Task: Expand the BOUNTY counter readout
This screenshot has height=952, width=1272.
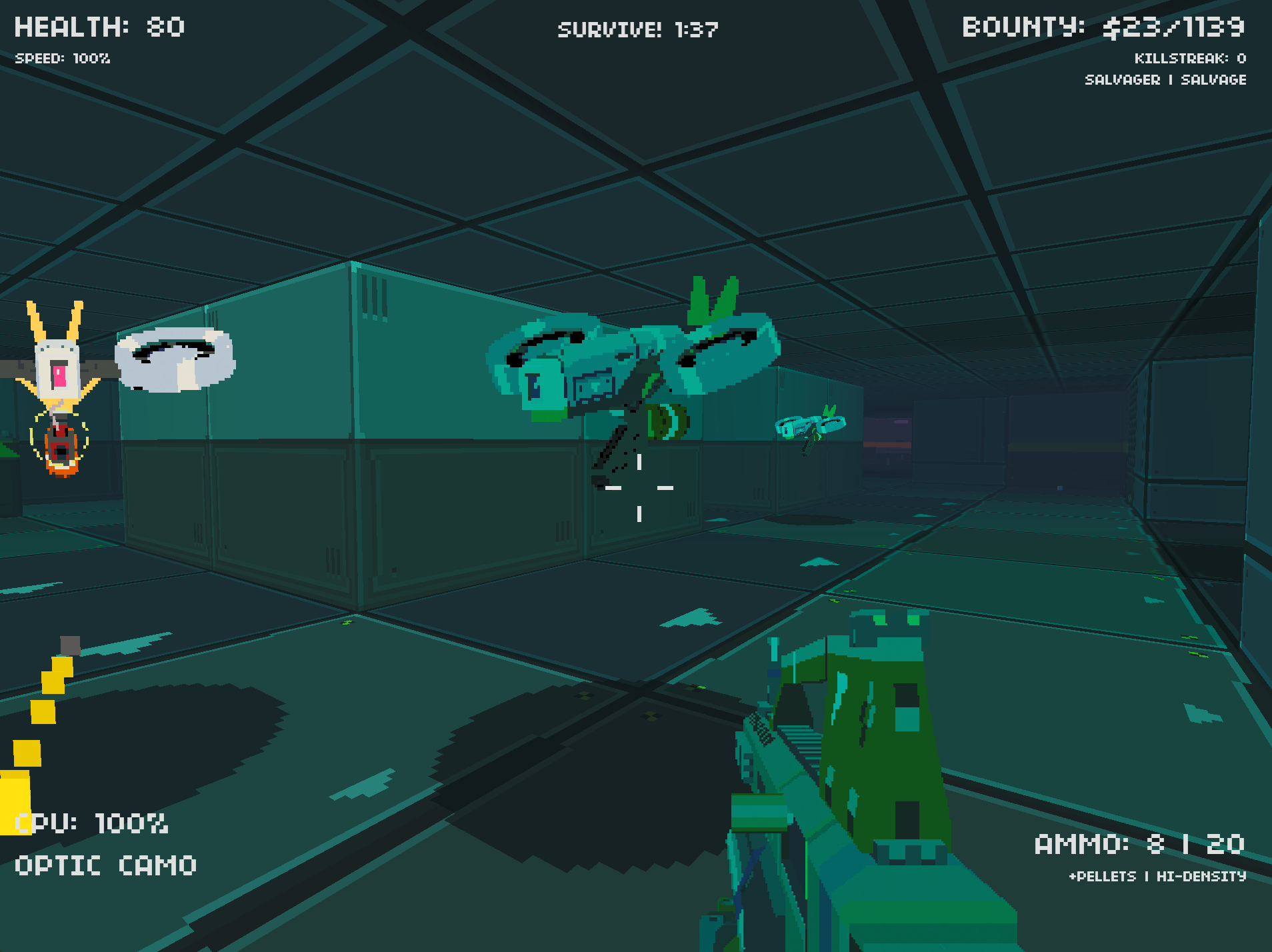Action: tap(1105, 27)
